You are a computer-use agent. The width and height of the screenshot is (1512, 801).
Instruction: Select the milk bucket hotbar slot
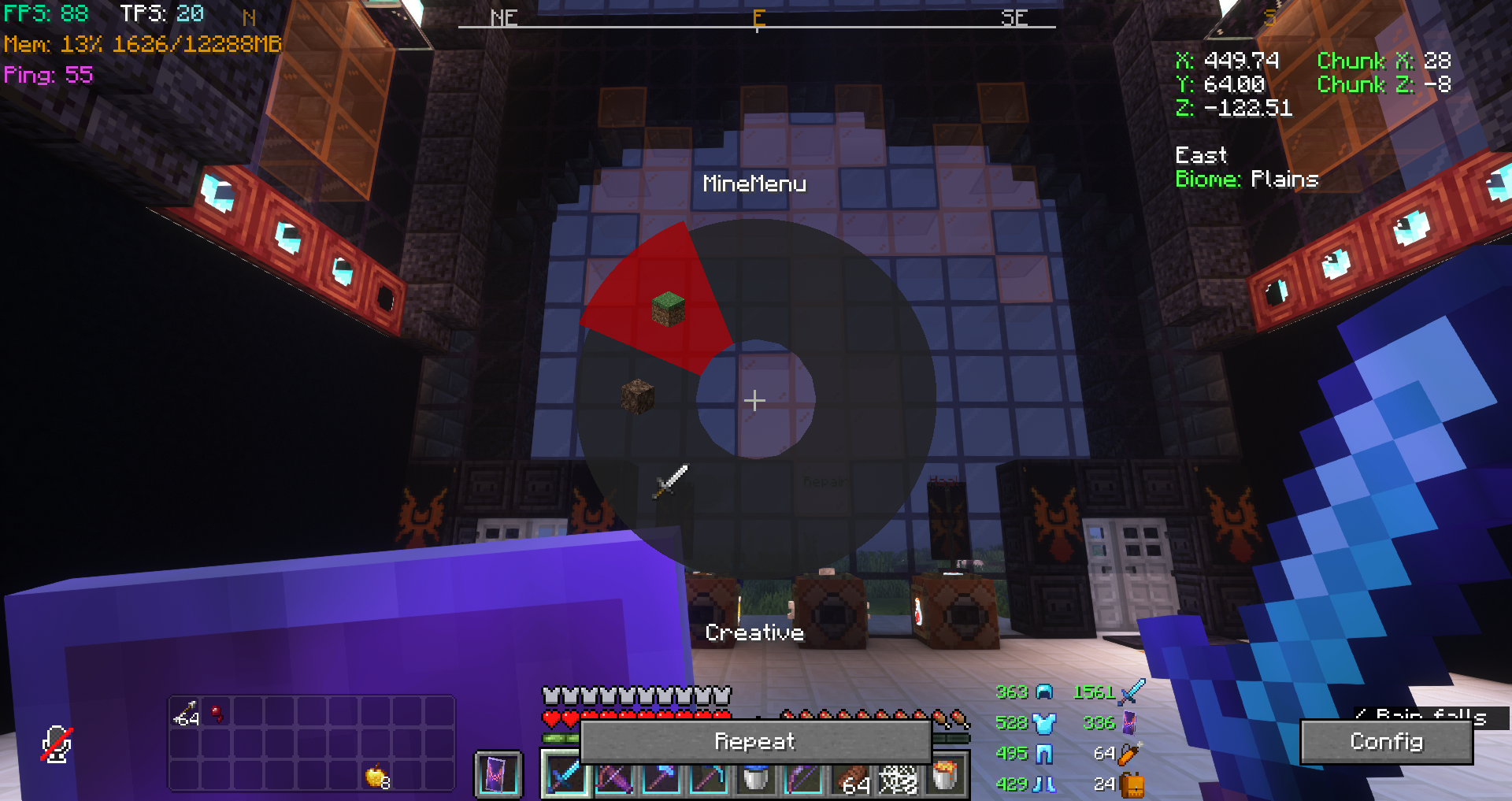(x=756, y=780)
